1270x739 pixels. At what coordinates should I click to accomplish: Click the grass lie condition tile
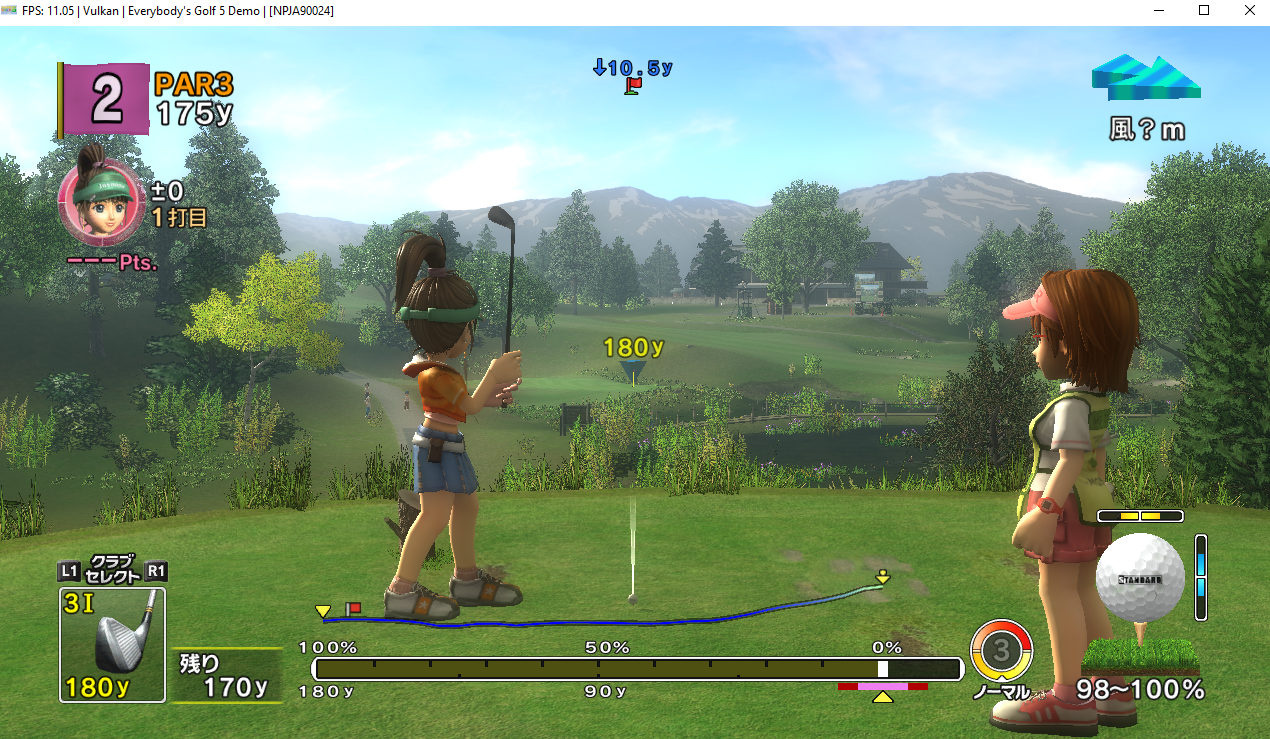pos(1140,656)
